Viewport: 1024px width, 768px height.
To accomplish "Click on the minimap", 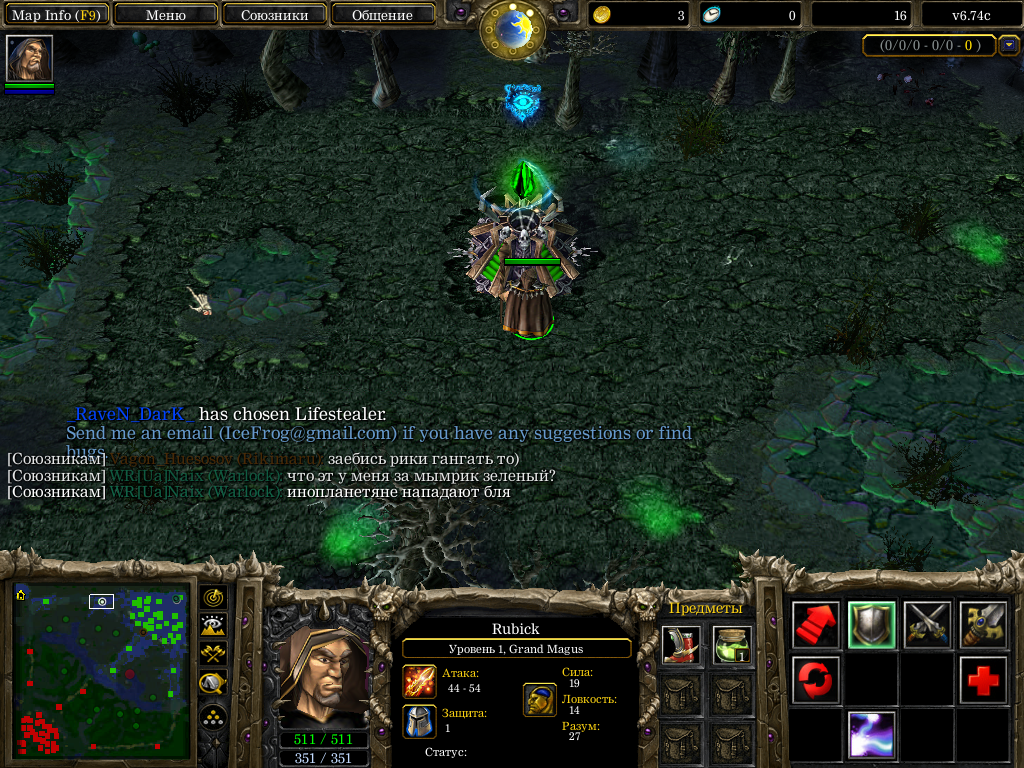I will tap(101, 670).
